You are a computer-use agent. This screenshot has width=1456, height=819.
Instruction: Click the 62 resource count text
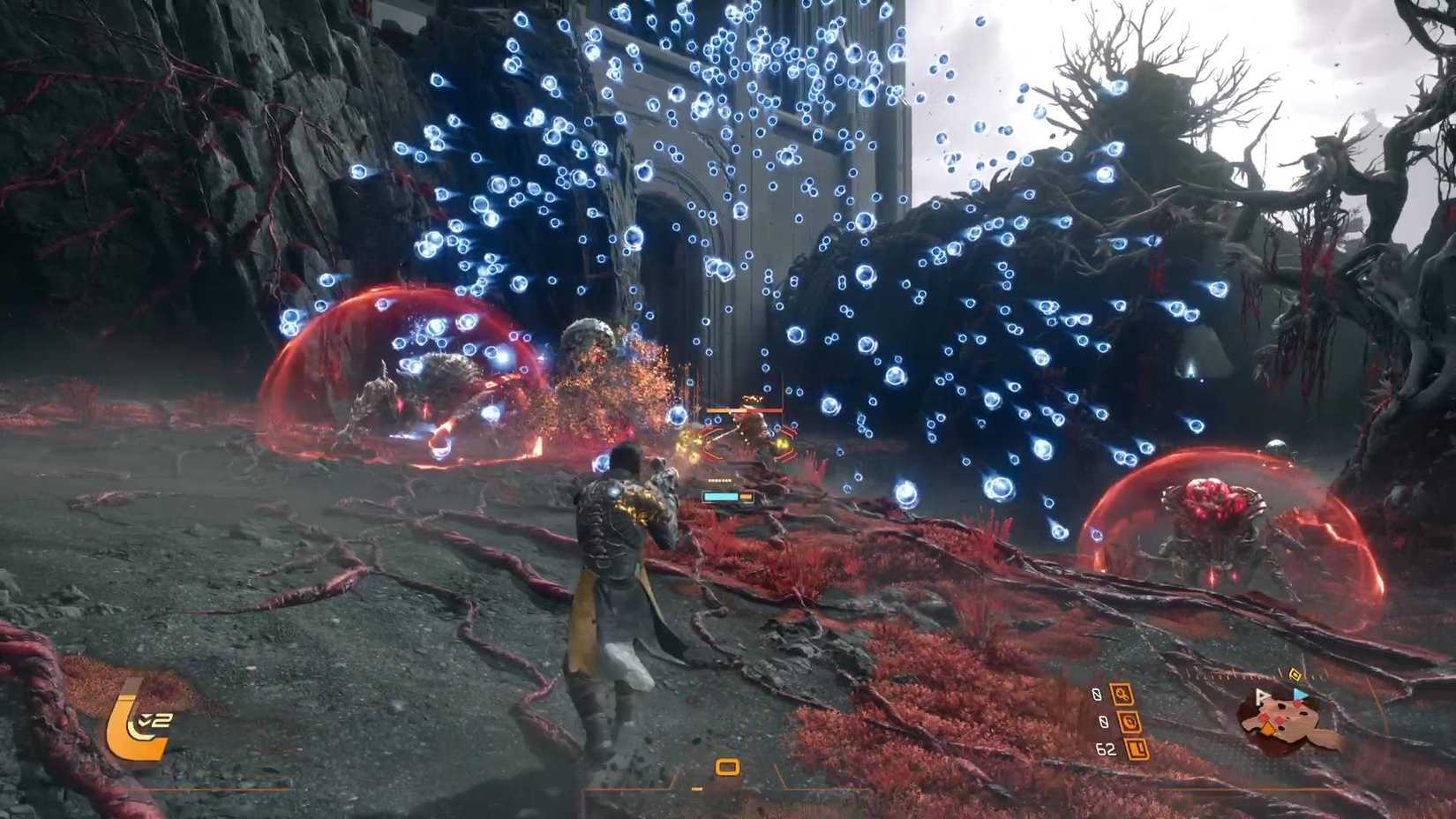point(1106,748)
